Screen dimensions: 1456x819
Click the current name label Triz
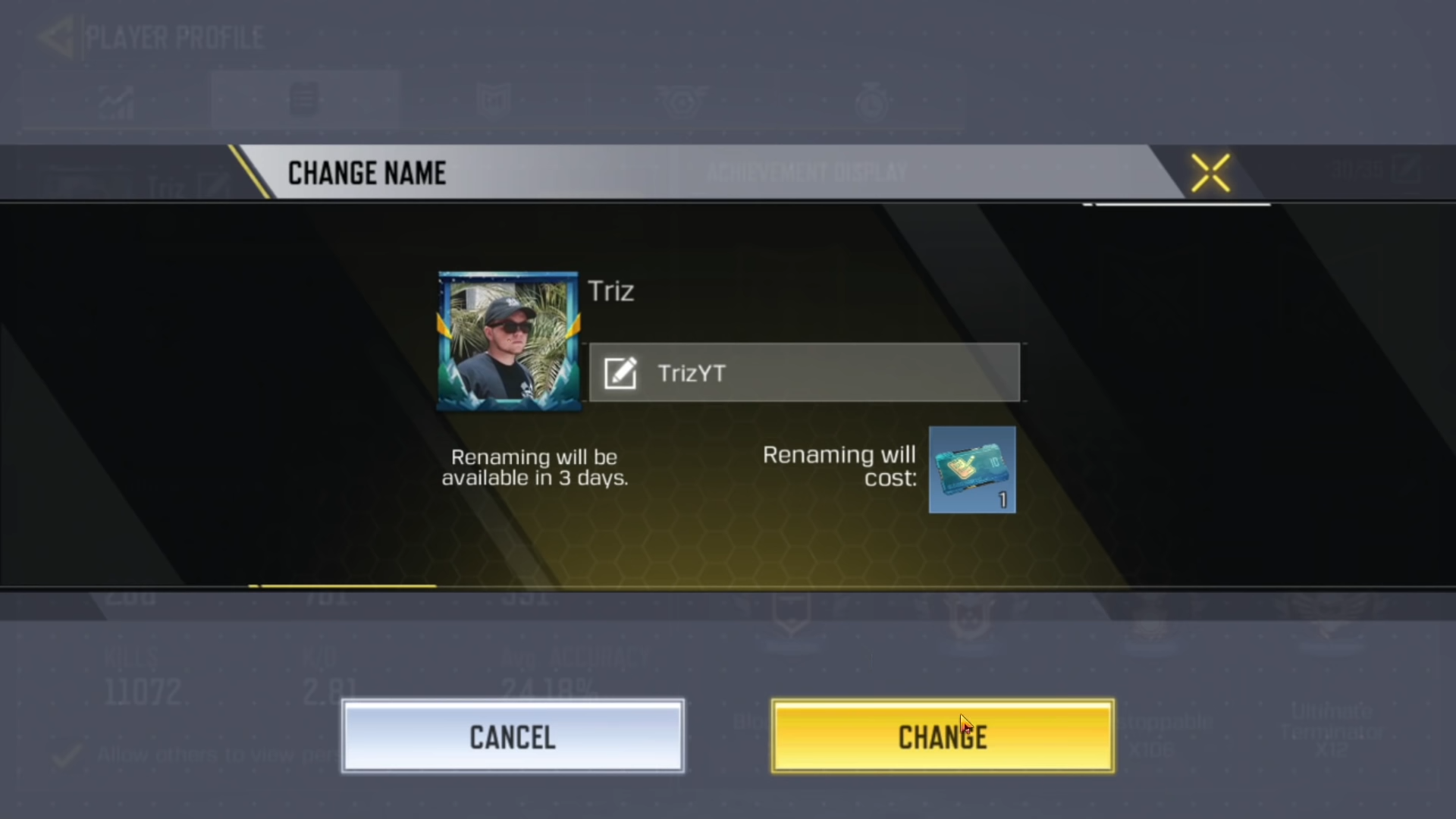click(610, 291)
